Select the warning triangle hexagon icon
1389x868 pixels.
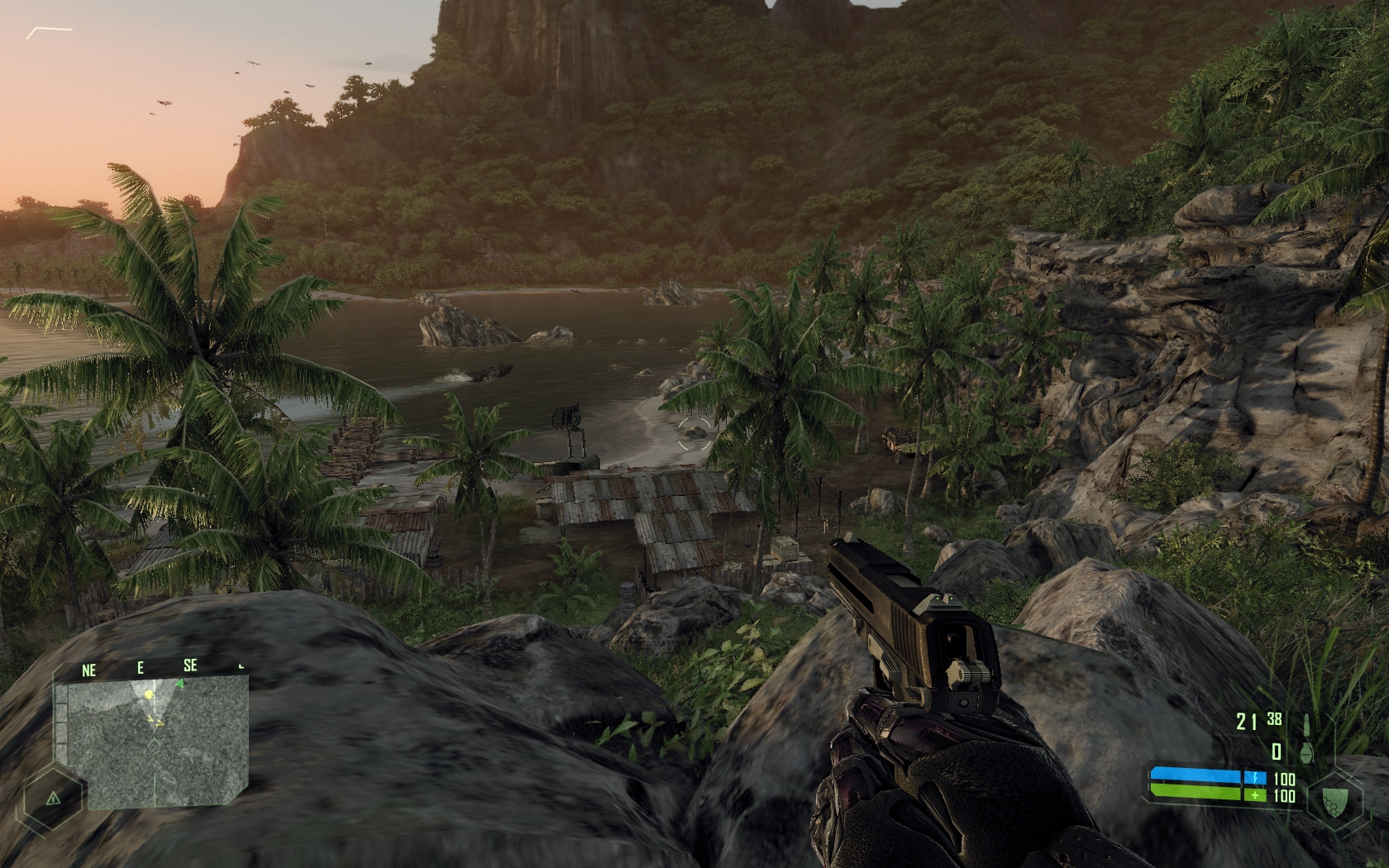[x=52, y=799]
